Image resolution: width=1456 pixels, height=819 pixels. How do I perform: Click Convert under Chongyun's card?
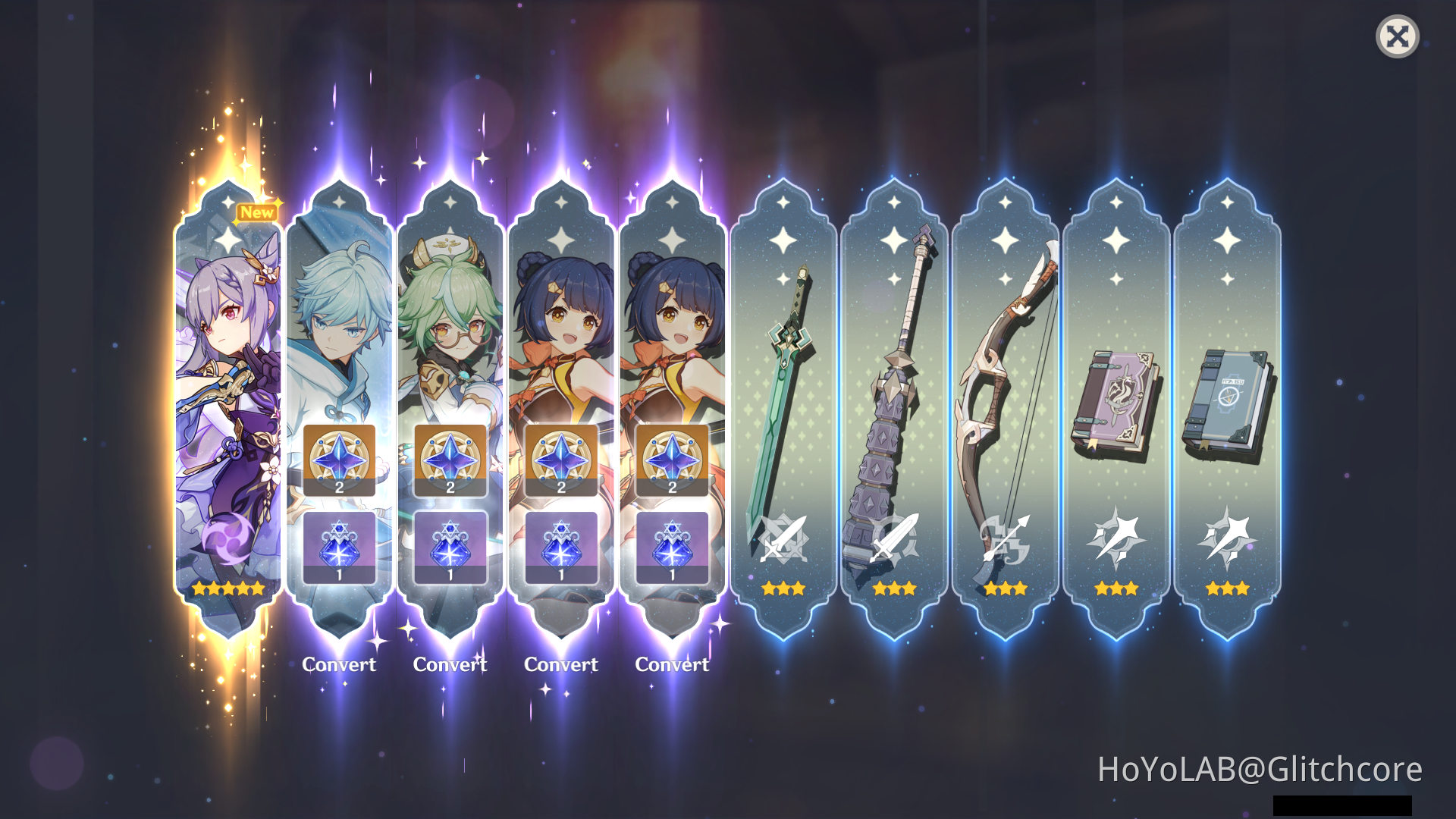(339, 665)
